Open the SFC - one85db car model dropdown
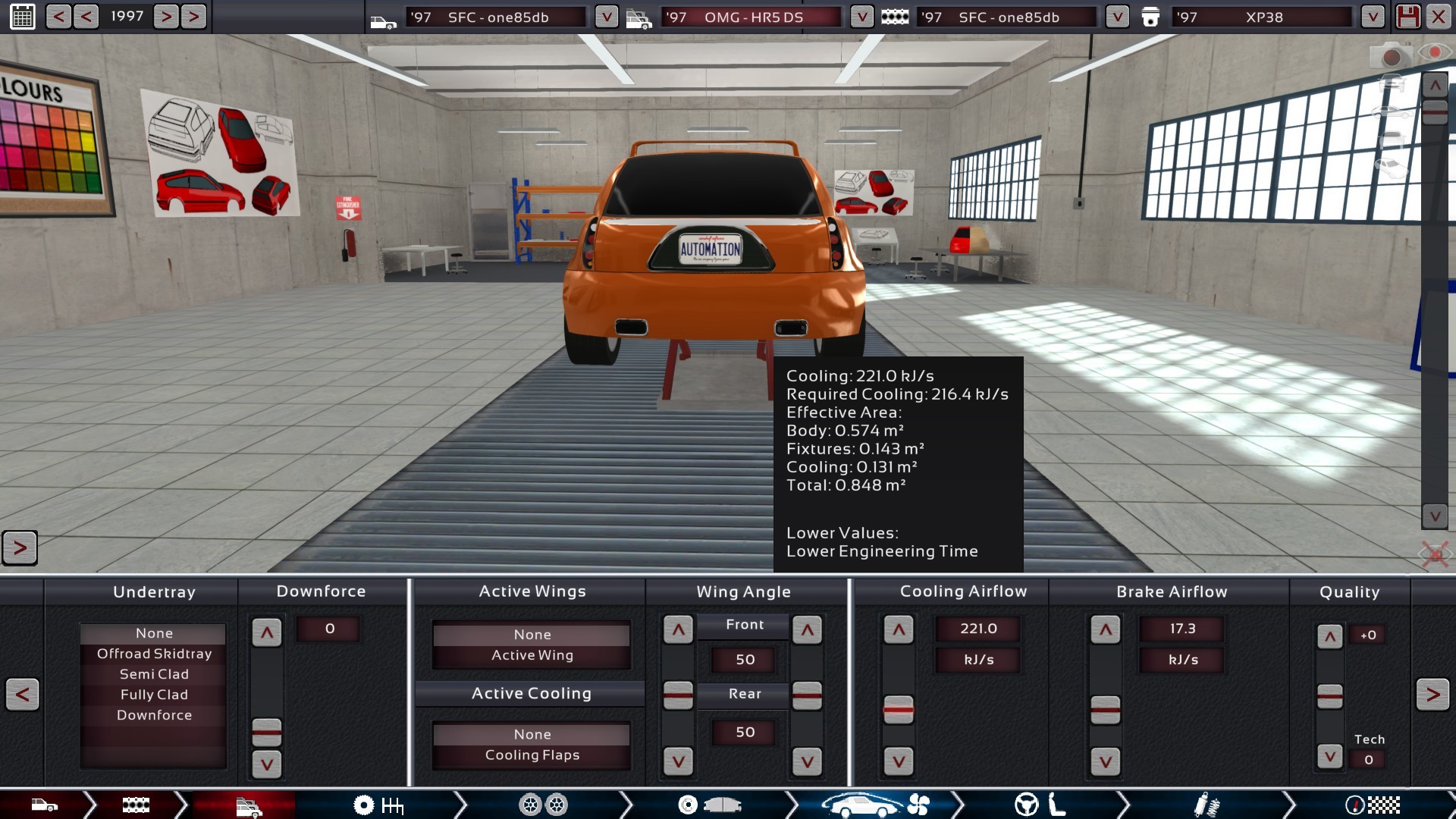This screenshot has height=819, width=1456. pos(606,17)
